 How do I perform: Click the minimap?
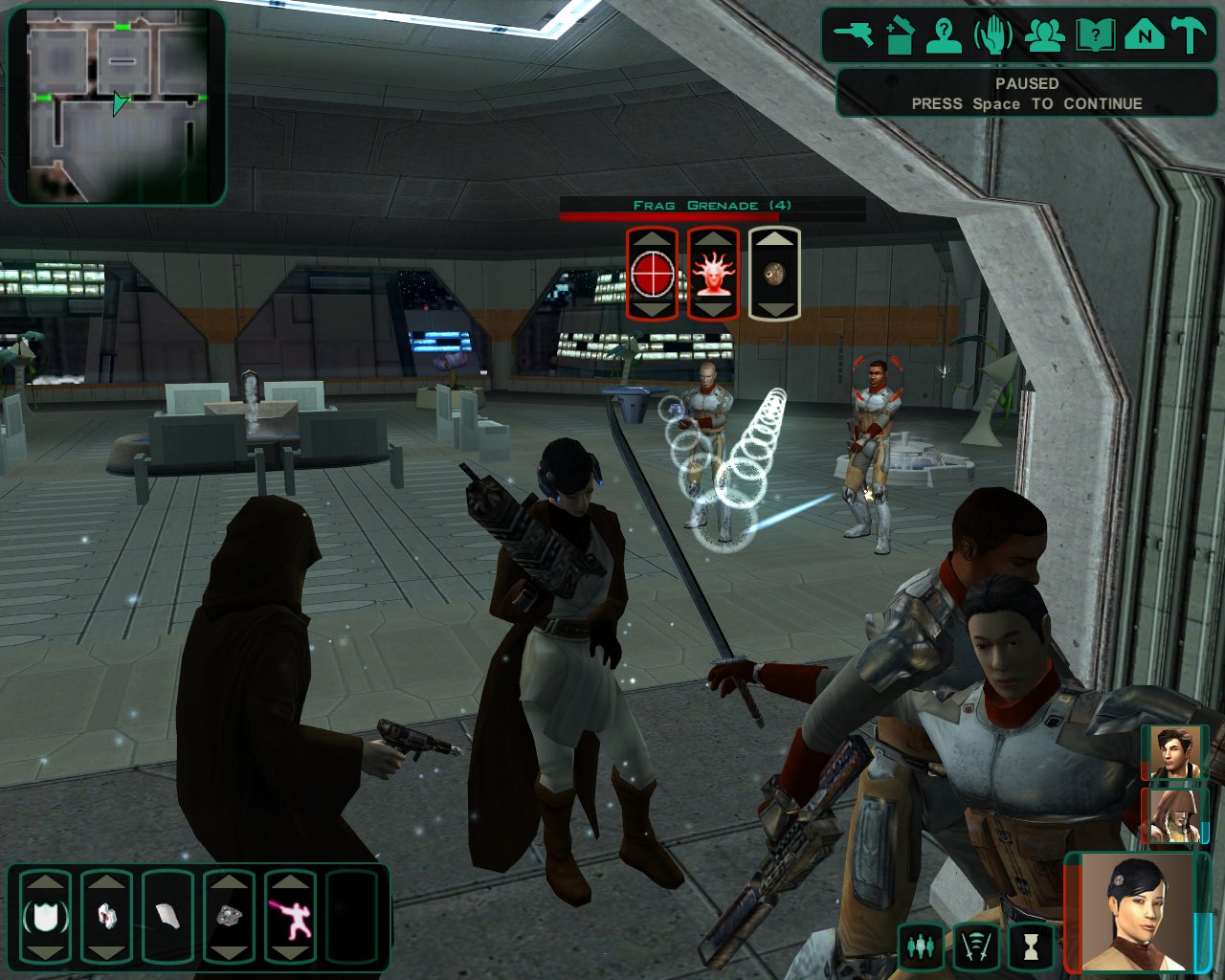coord(117,106)
